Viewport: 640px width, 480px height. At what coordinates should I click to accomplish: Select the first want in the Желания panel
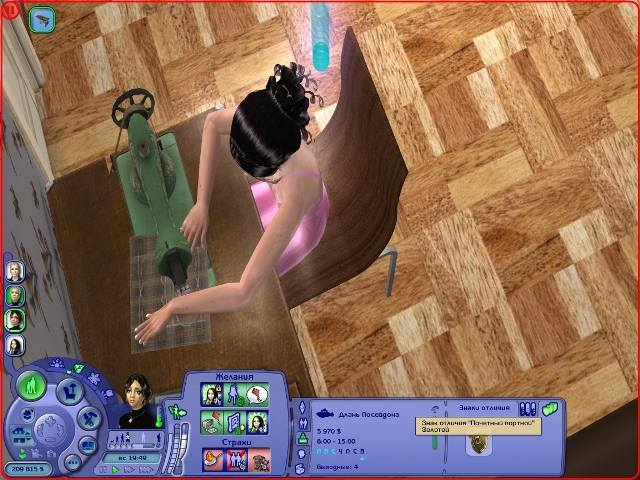point(212,395)
